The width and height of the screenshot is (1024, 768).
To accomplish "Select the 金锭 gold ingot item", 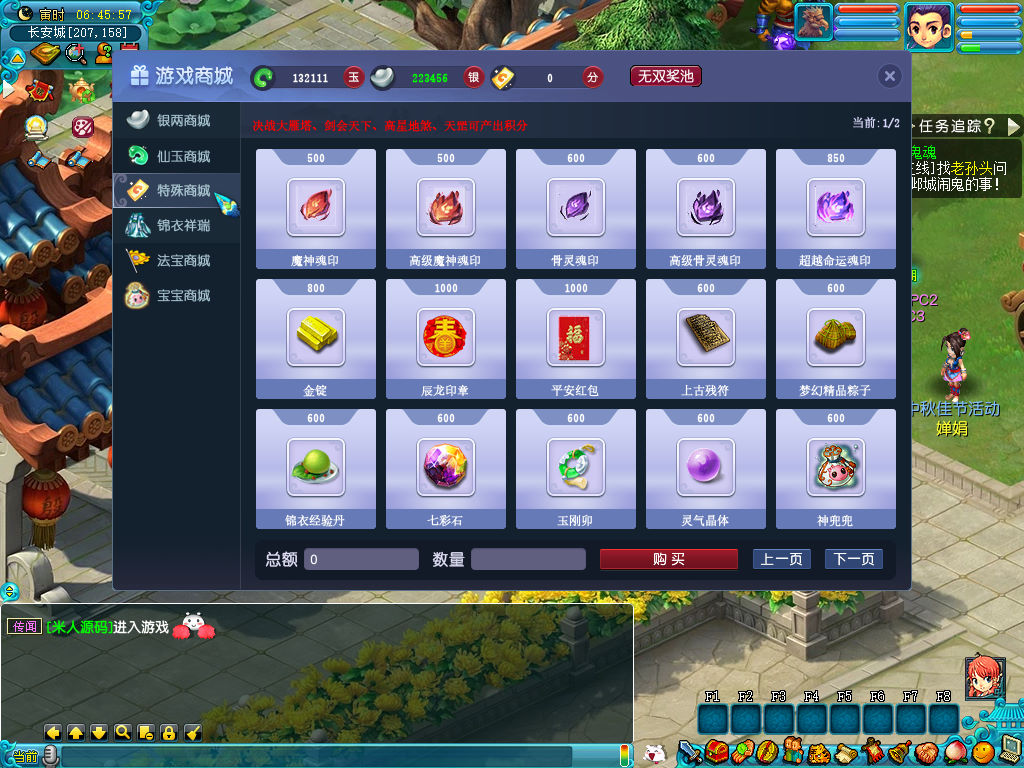I will 316,338.
